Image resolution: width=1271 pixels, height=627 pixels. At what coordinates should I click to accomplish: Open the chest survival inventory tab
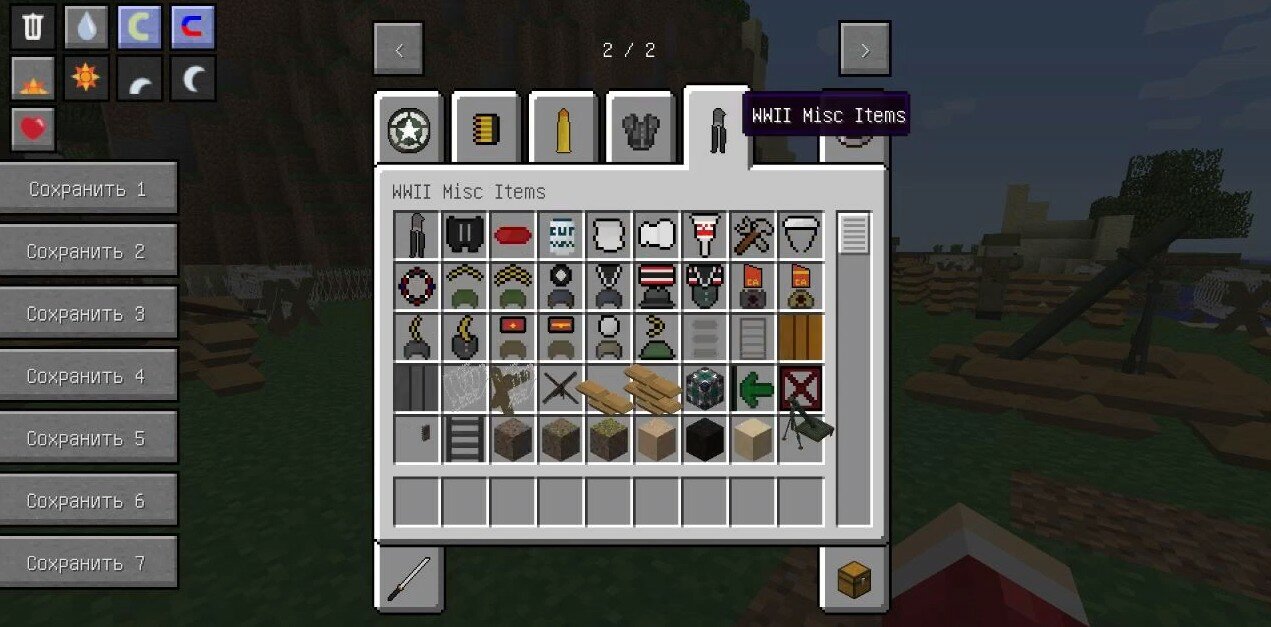[x=853, y=578]
